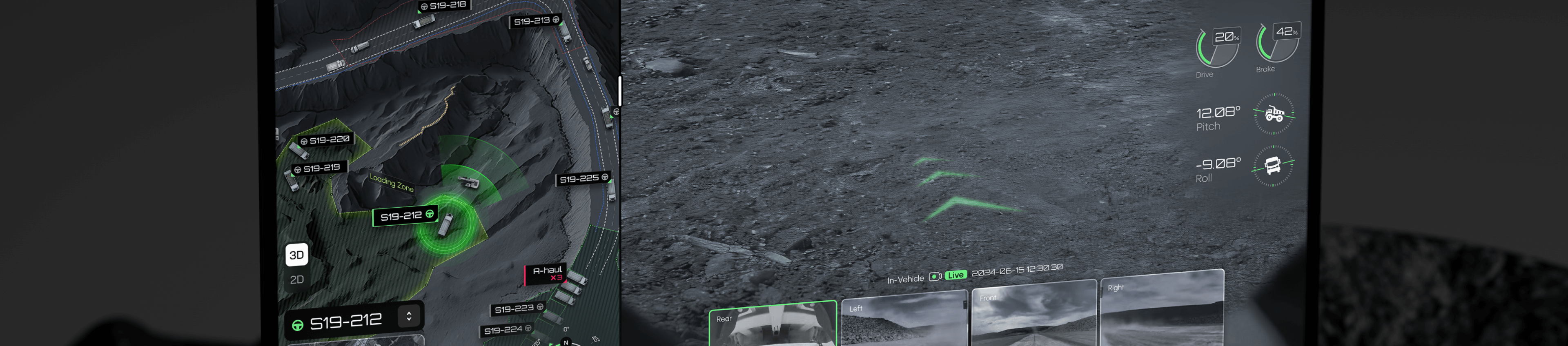Open the Rear camera thumbnail
The height and width of the screenshot is (346, 1568).
(x=773, y=331)
